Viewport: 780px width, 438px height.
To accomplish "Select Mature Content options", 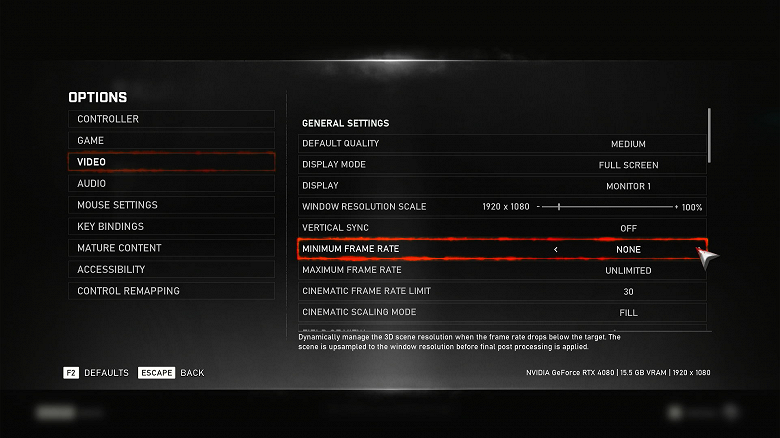I will coord(170,248).
